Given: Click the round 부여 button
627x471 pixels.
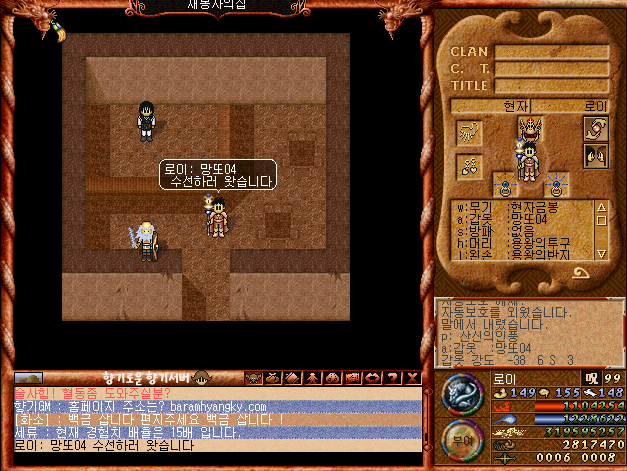Looking at the screenshot, I should 461,439.
